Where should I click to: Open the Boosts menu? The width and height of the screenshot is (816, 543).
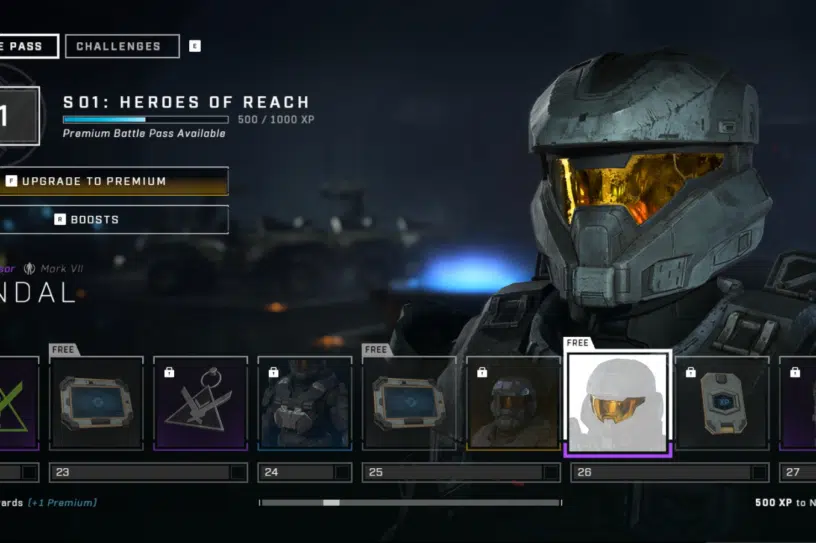click(x=112, y=219)
